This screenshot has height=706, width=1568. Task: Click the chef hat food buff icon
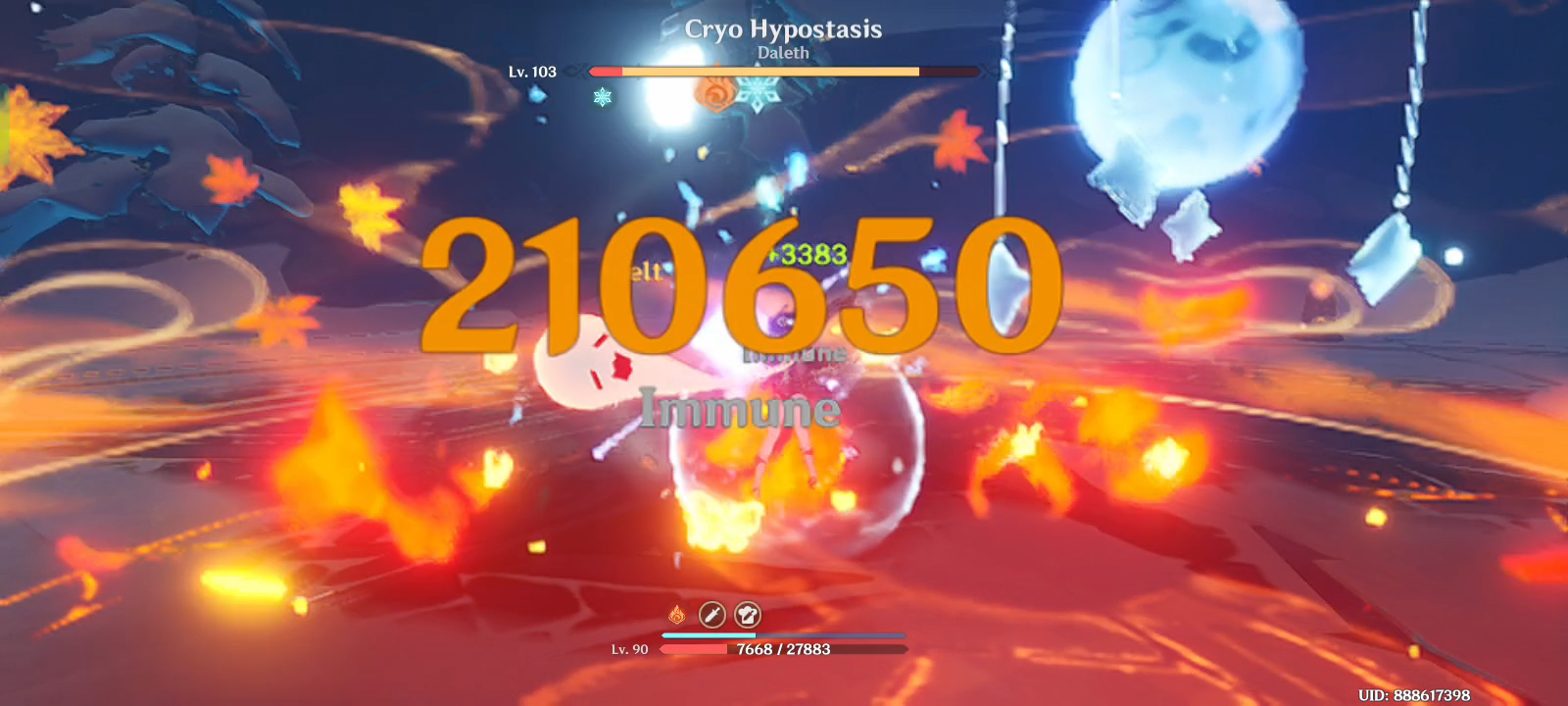748,616
